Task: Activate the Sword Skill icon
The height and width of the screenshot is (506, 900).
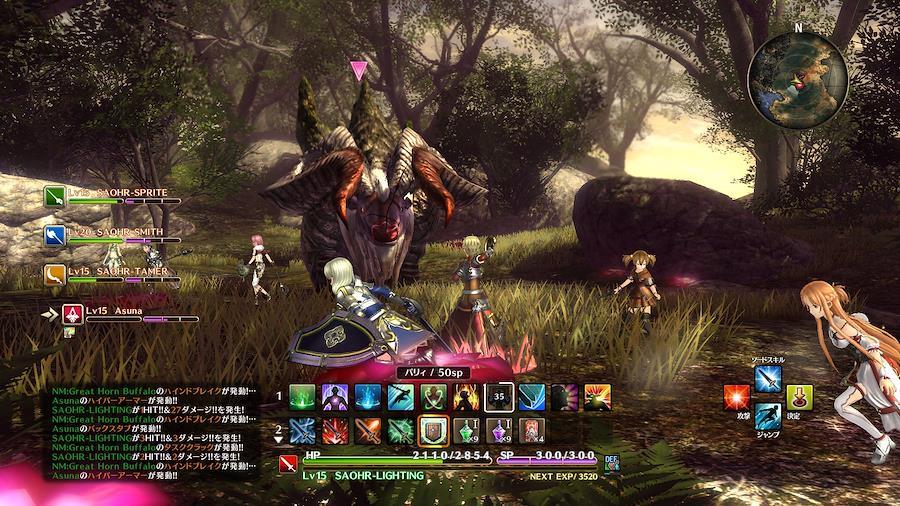Action: 768,378
